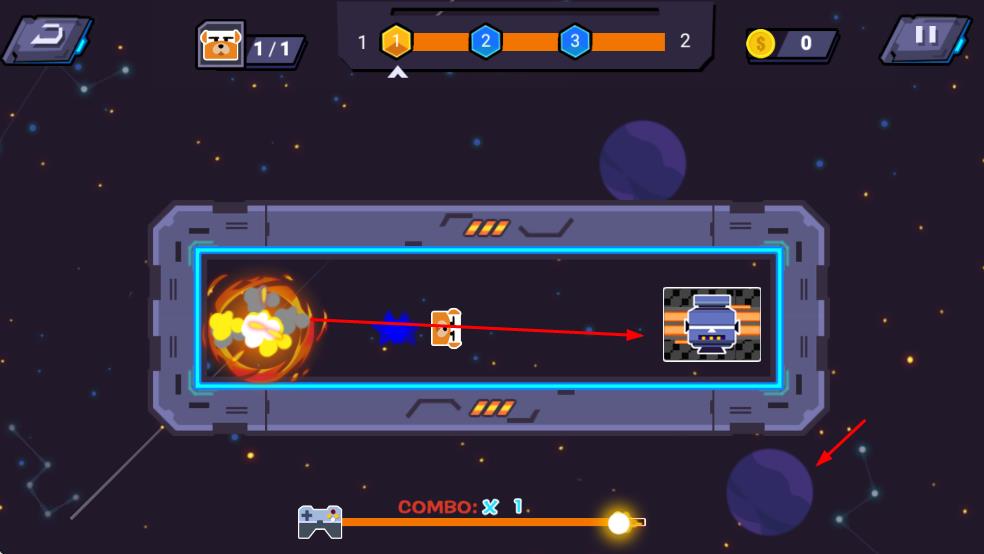Pause the game
The width and height of the screenshot is (984, 554).
[x=925, y=38]
